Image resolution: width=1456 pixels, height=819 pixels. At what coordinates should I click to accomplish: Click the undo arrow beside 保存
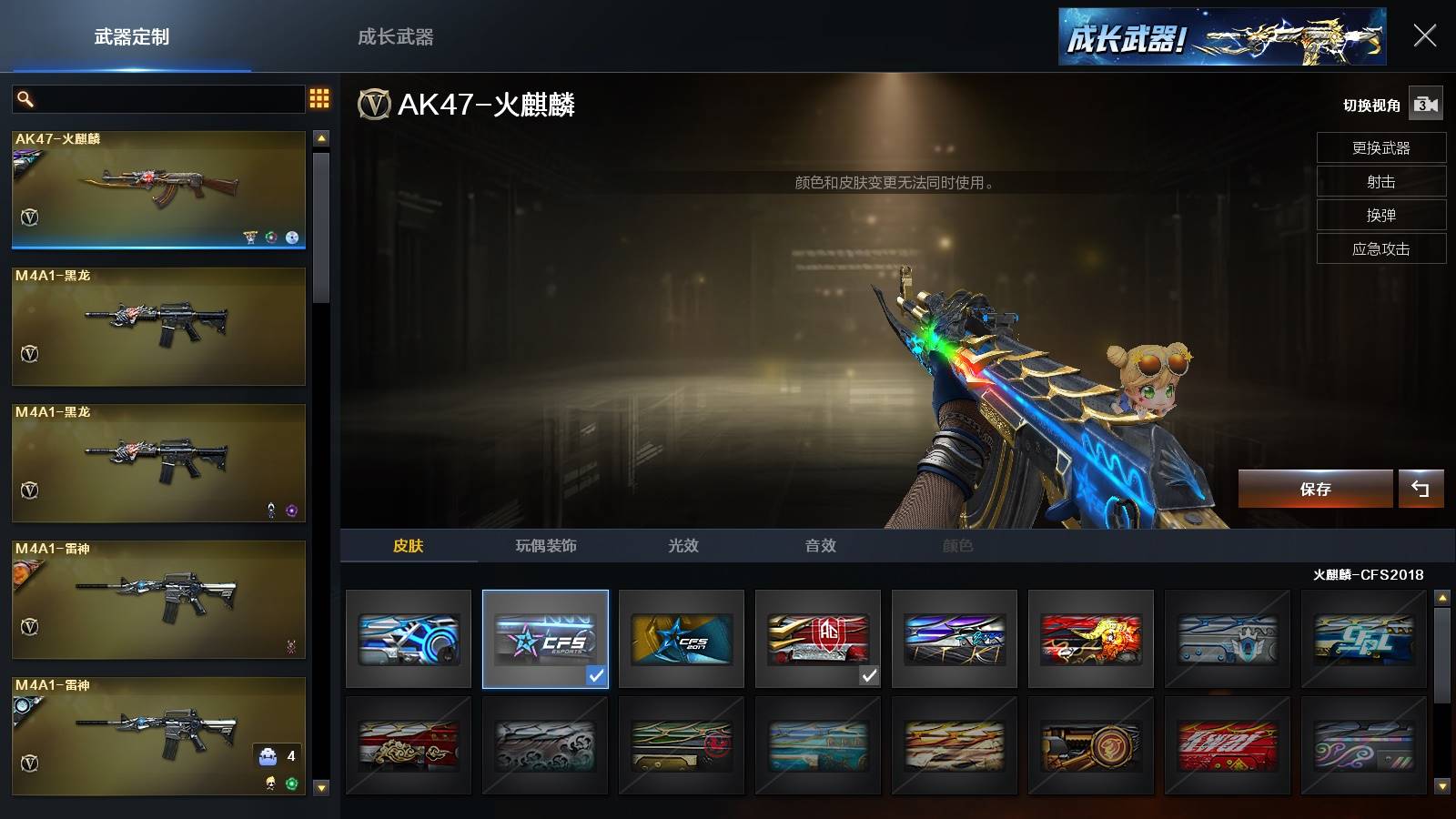pos(1421,489)
